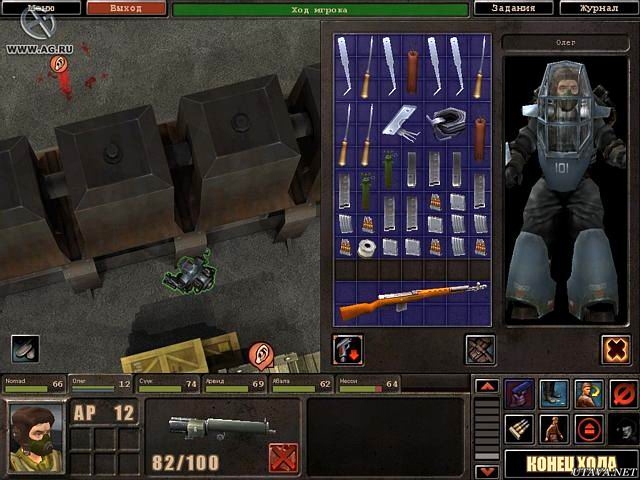The image size is (640, 480).
Task: Select the white spool item in inventory
Action: (x=367, y=247)
